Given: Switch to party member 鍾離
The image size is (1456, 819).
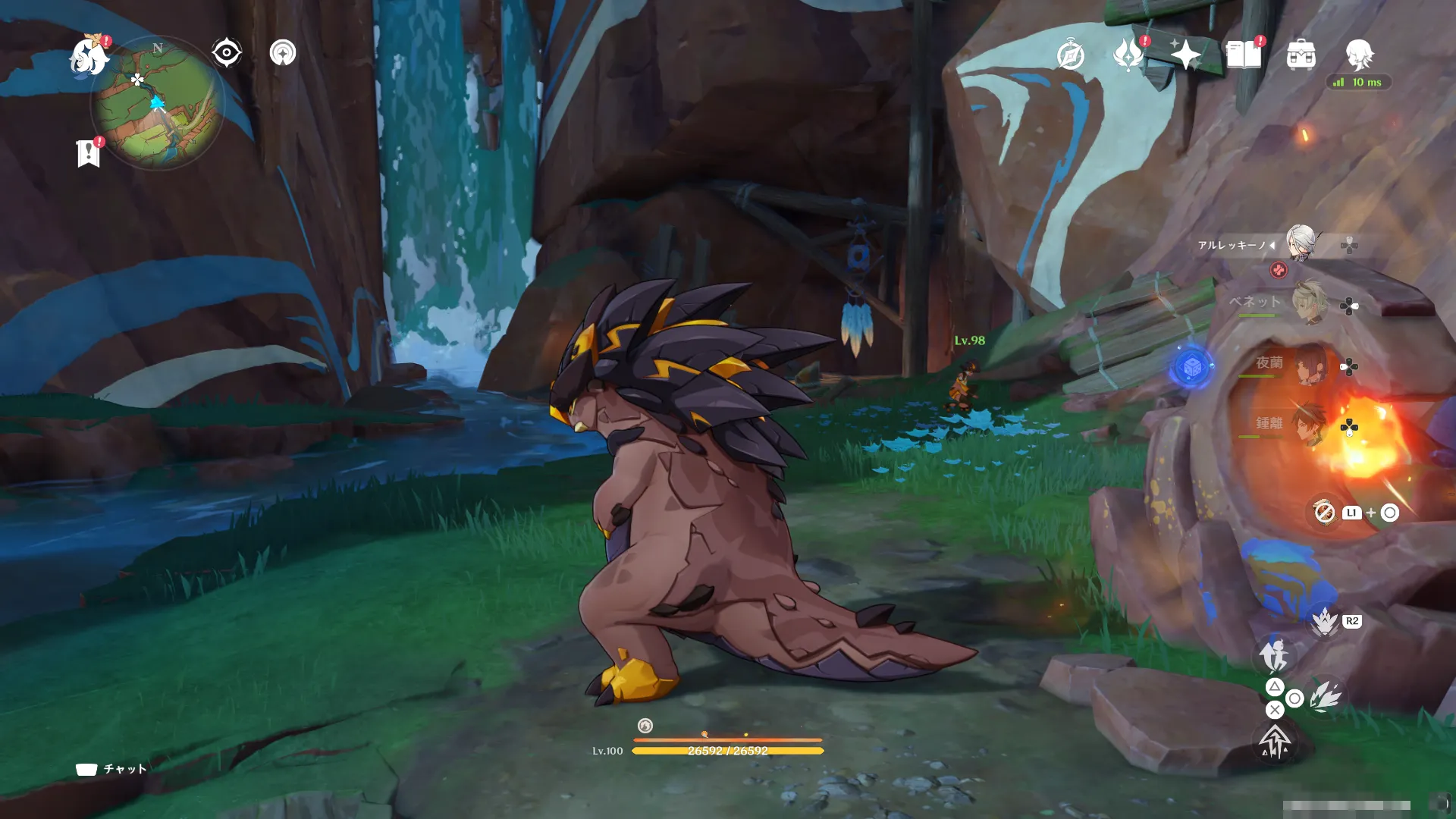Looking at the screenshot, I should click(x=1308, y=425).
